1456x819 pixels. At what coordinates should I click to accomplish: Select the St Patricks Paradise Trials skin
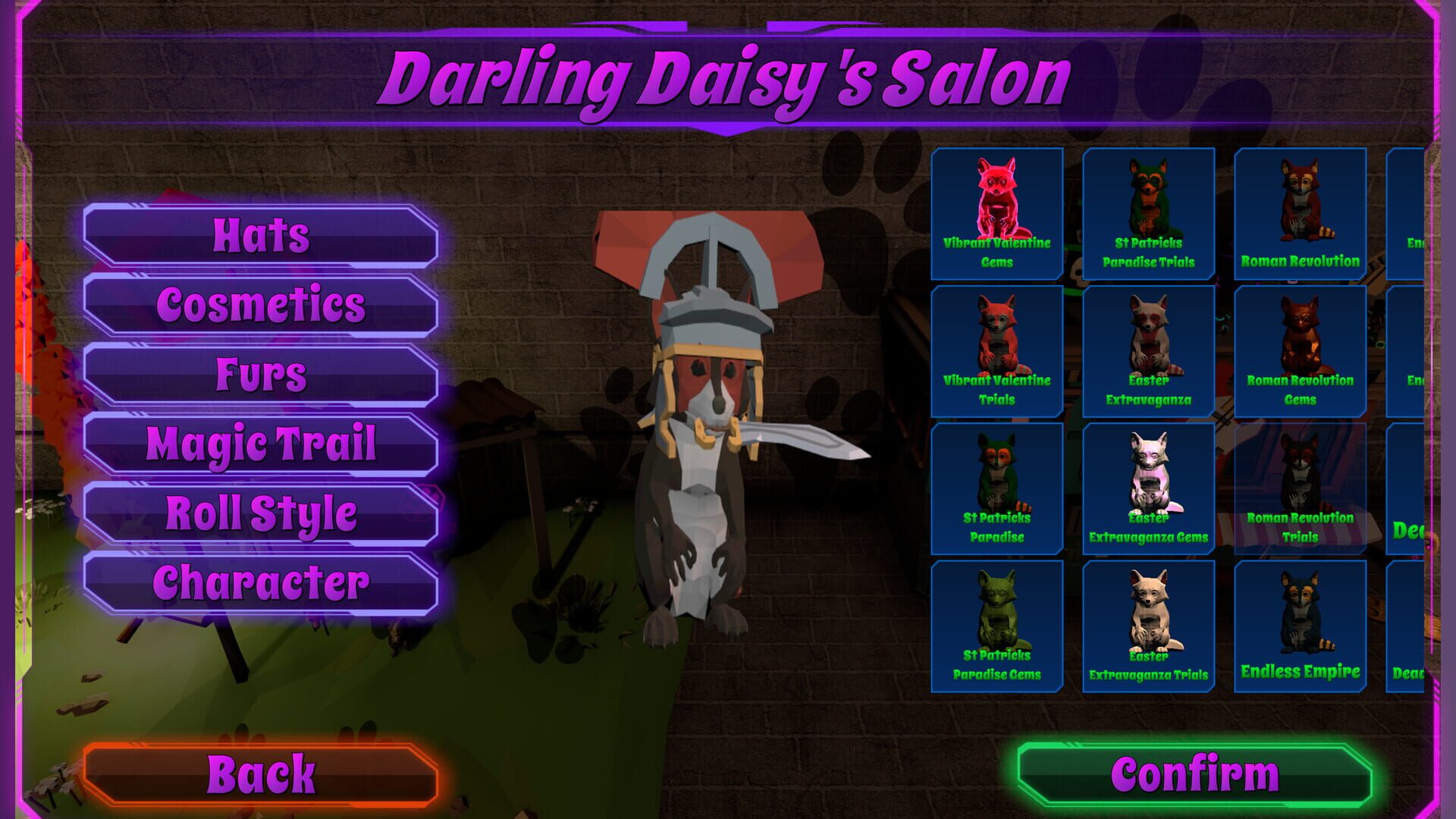(x=1148, y=212)
